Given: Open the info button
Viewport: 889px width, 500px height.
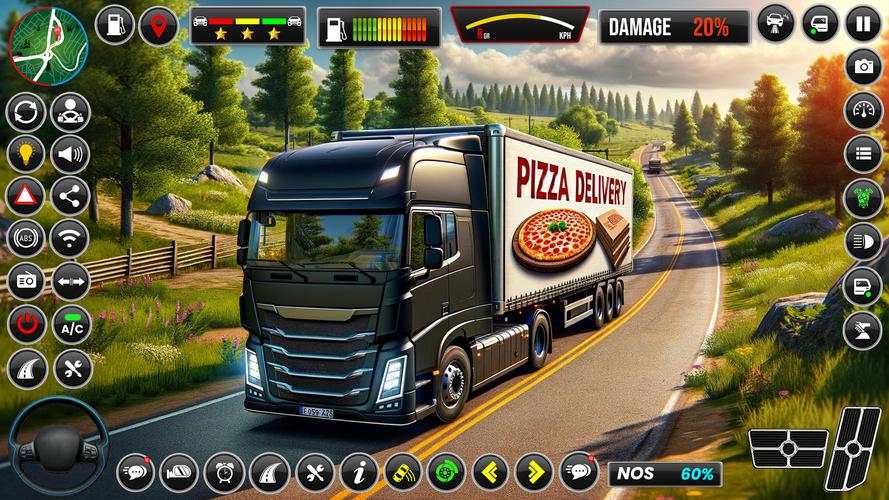Looking at the screenshot, I should pyautogui.click(x=358, y=471).
